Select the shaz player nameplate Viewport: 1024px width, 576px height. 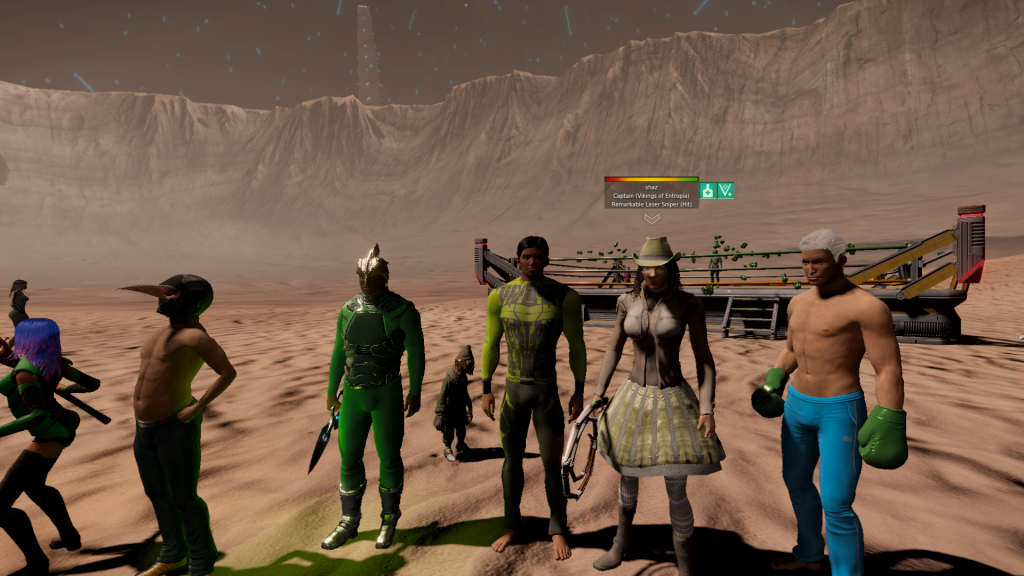click(651, 195)
